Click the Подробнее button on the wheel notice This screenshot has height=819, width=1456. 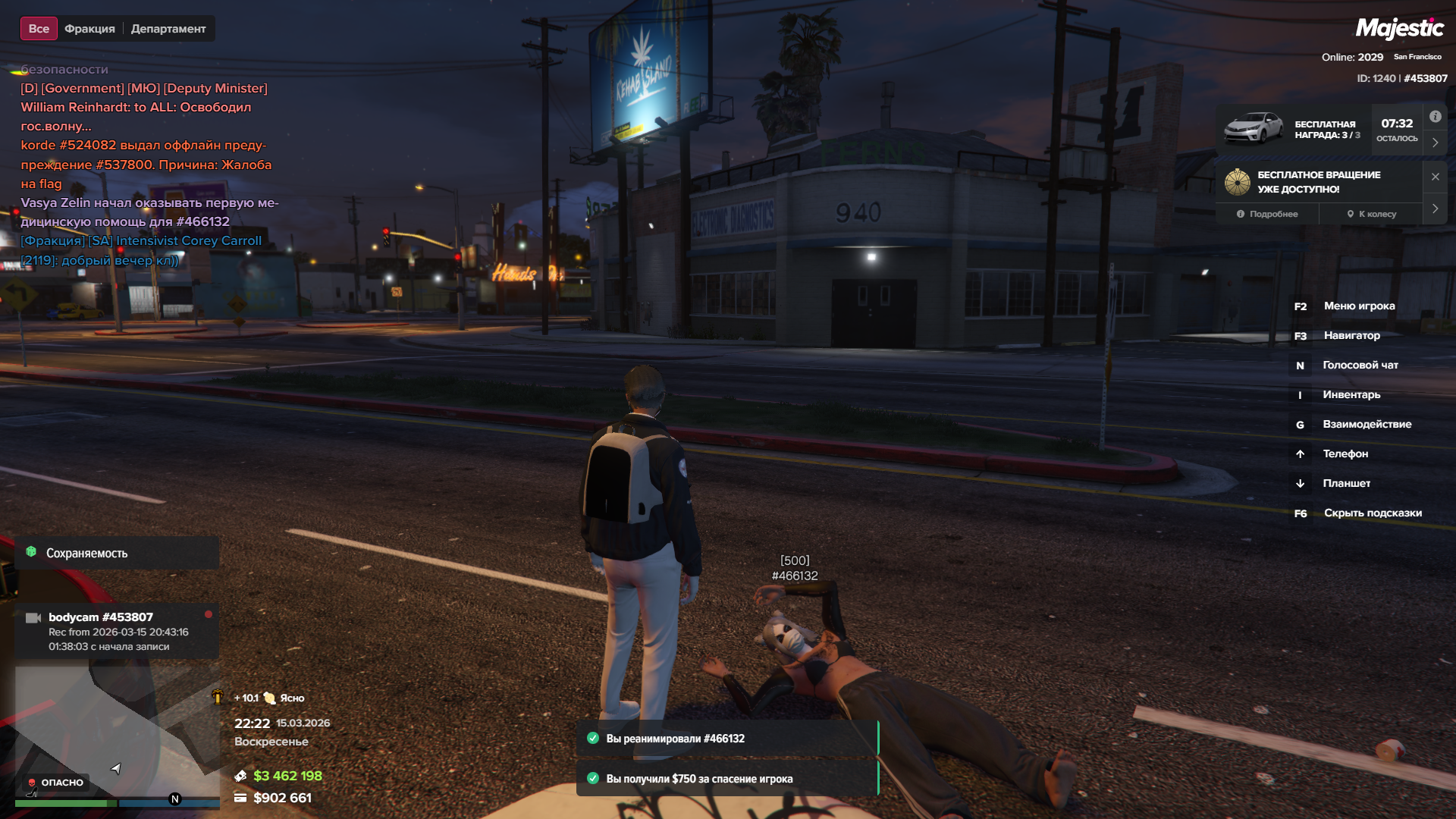point(1267,214)
